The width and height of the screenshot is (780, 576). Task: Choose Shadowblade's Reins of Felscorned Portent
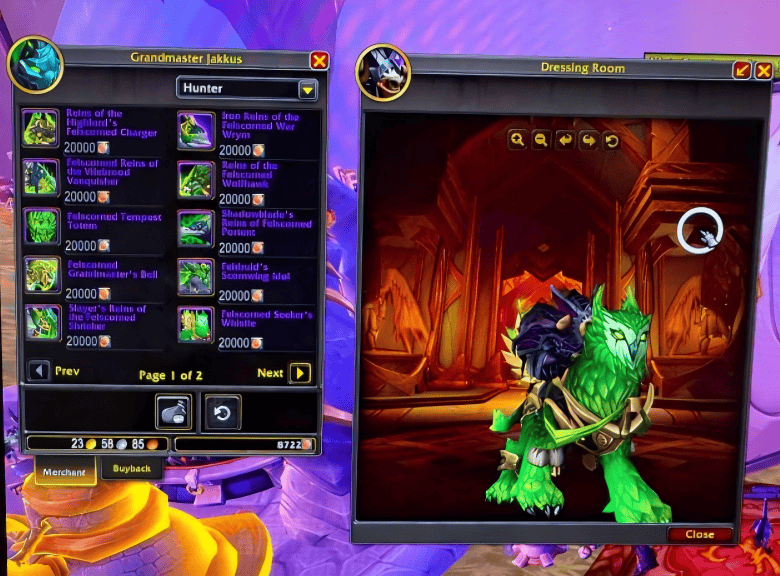196,228
